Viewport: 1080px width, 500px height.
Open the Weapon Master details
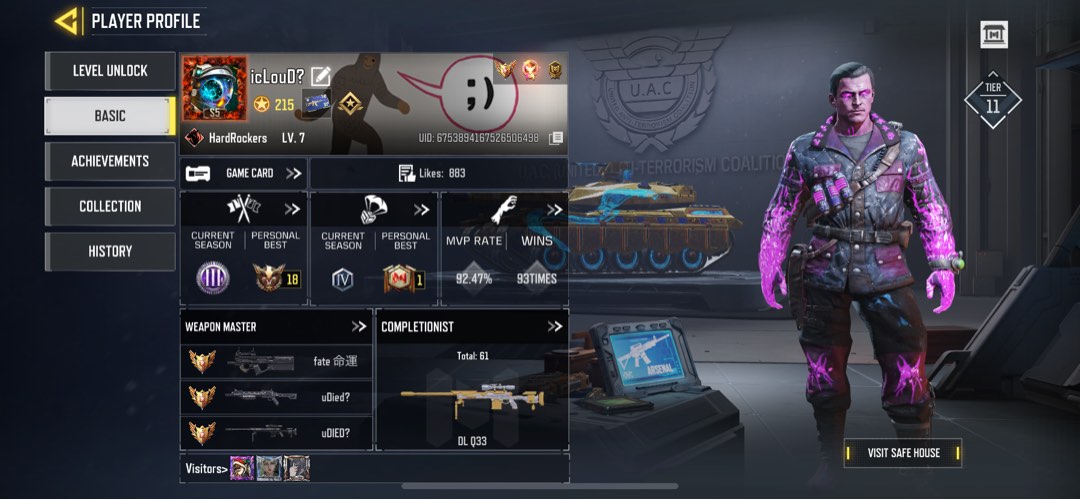click(x=358, y=326)
